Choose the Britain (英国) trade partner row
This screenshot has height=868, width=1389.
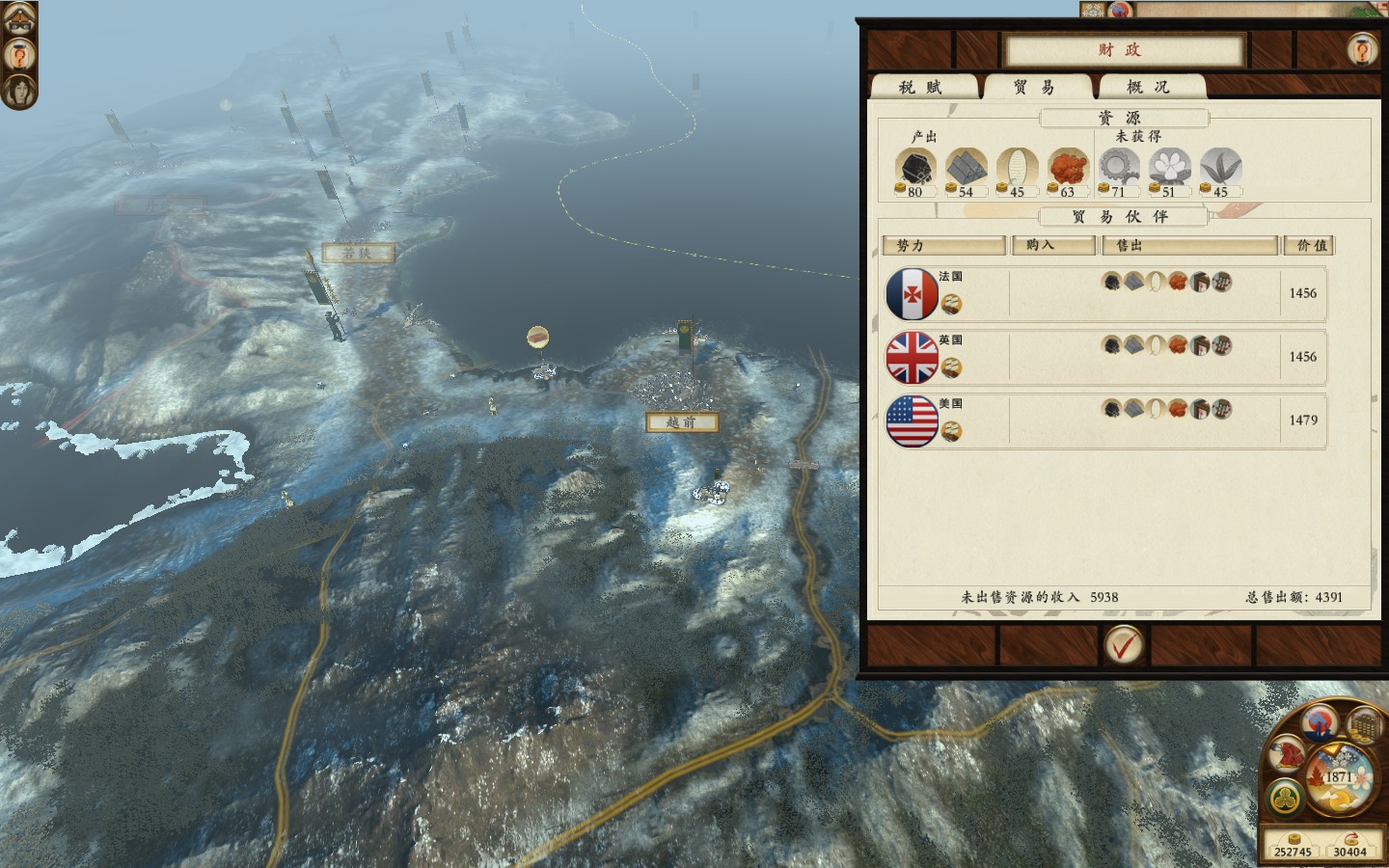(x=1105, y=358)
